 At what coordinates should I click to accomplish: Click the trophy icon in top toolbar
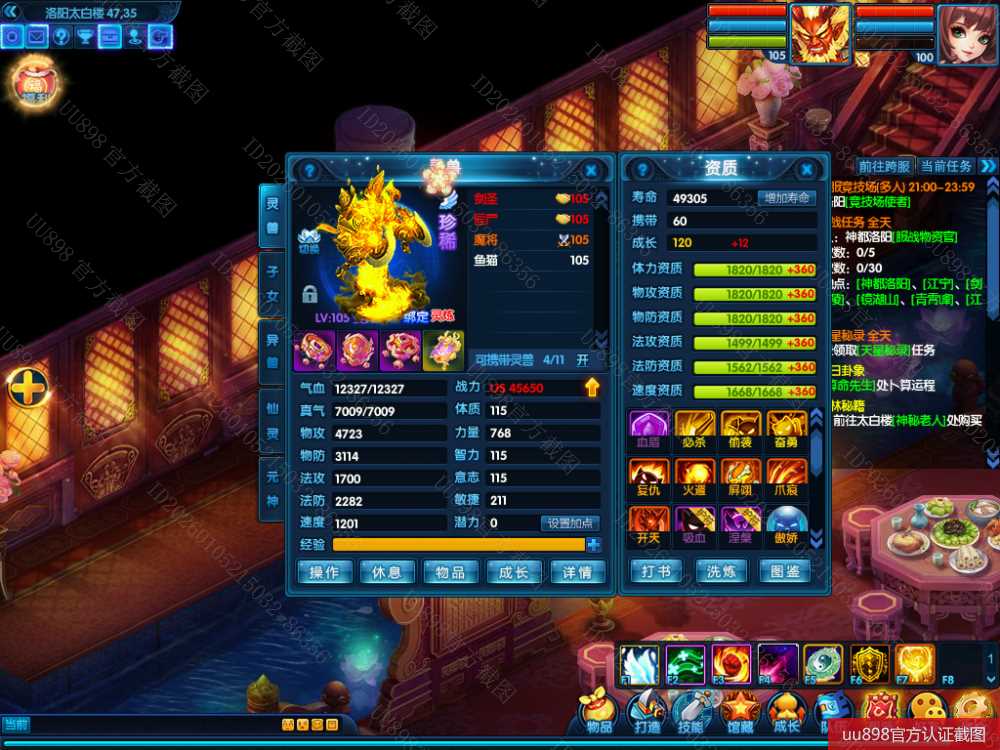86,37
